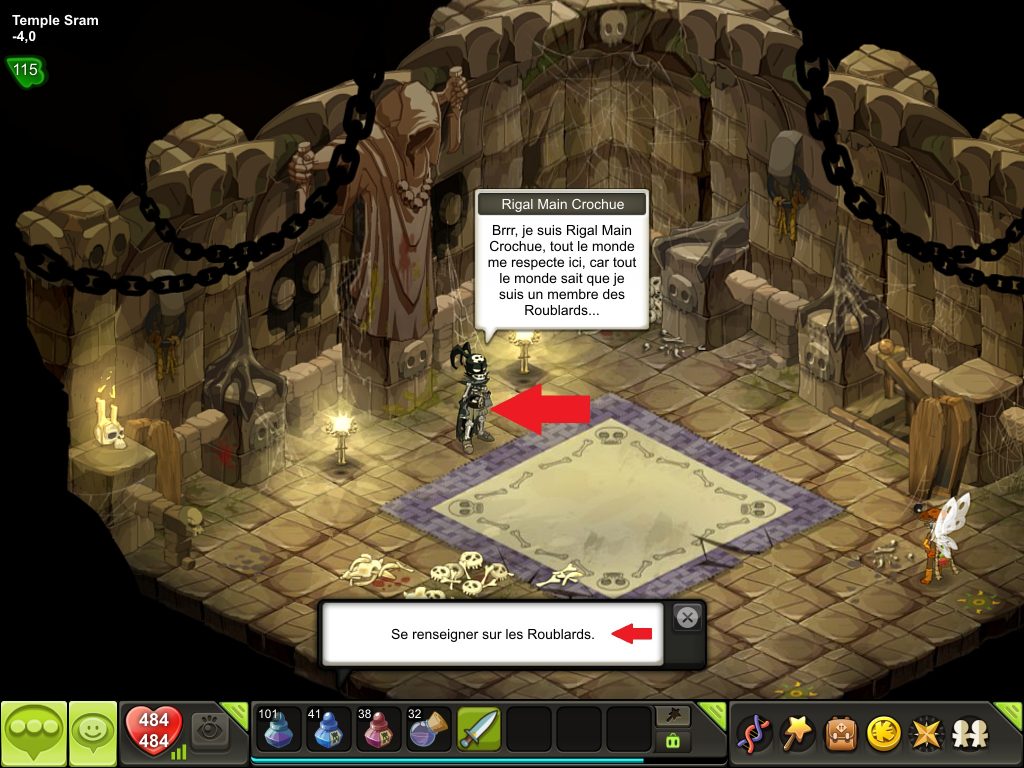Toggle the eye spectator button
This screenshot has height=768, width=1024.
[210, 729]
